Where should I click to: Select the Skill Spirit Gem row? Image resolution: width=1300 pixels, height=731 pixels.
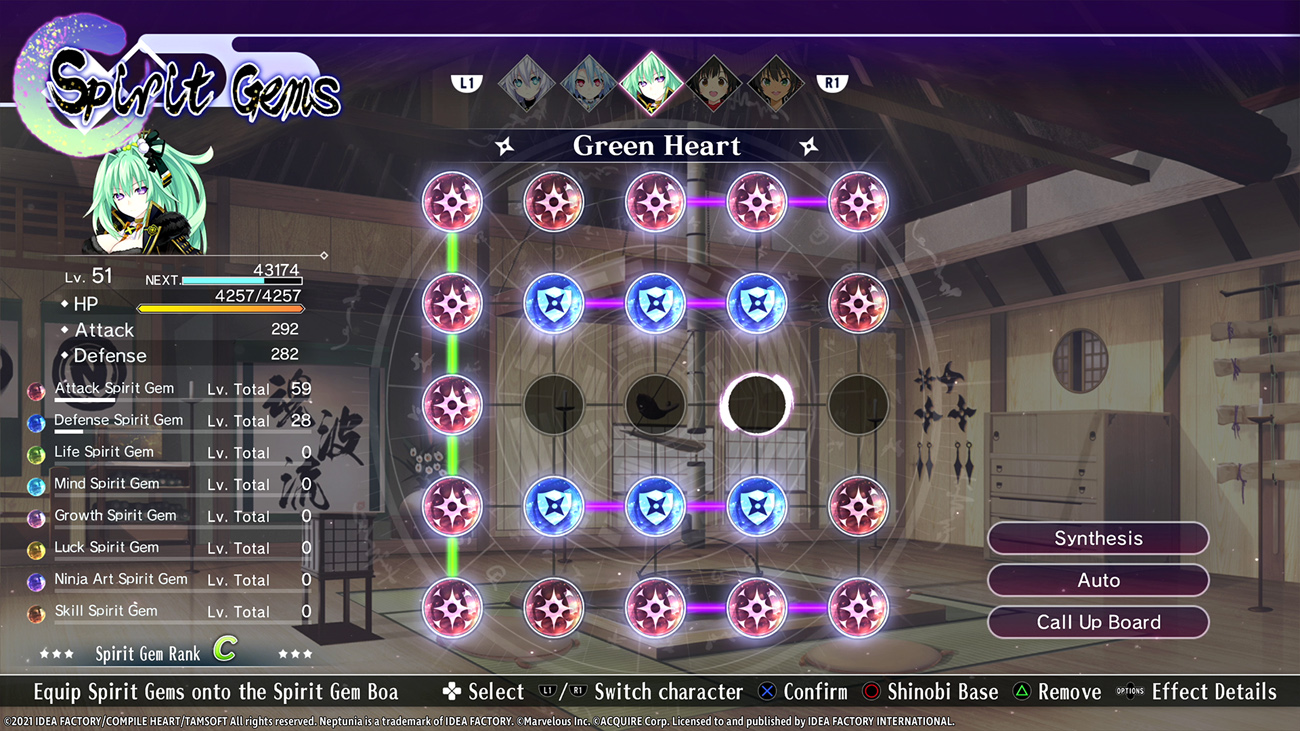click(170, 611)
